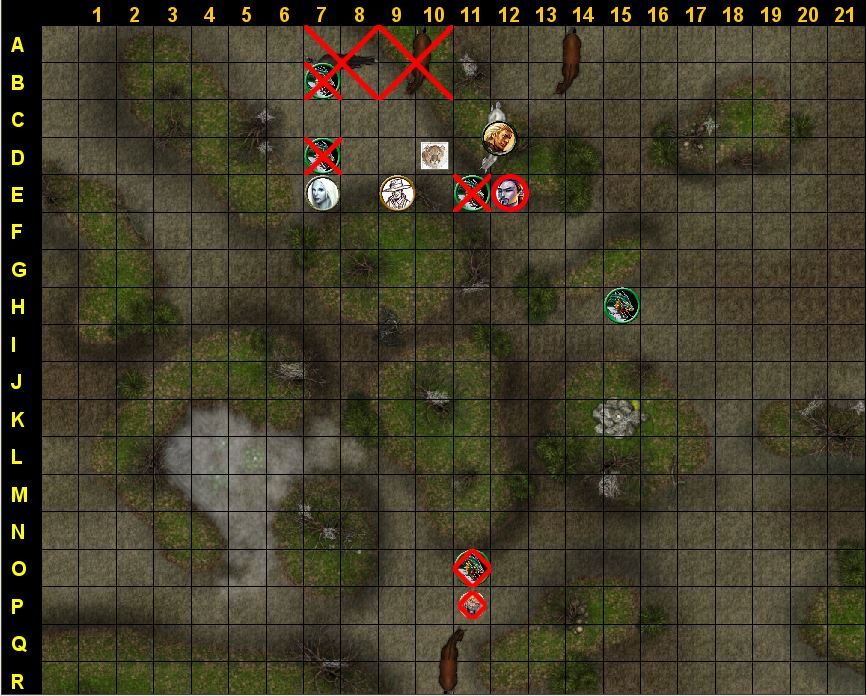Select the white-haired character token
Viewport: 866px width, 696px height.
323,193
